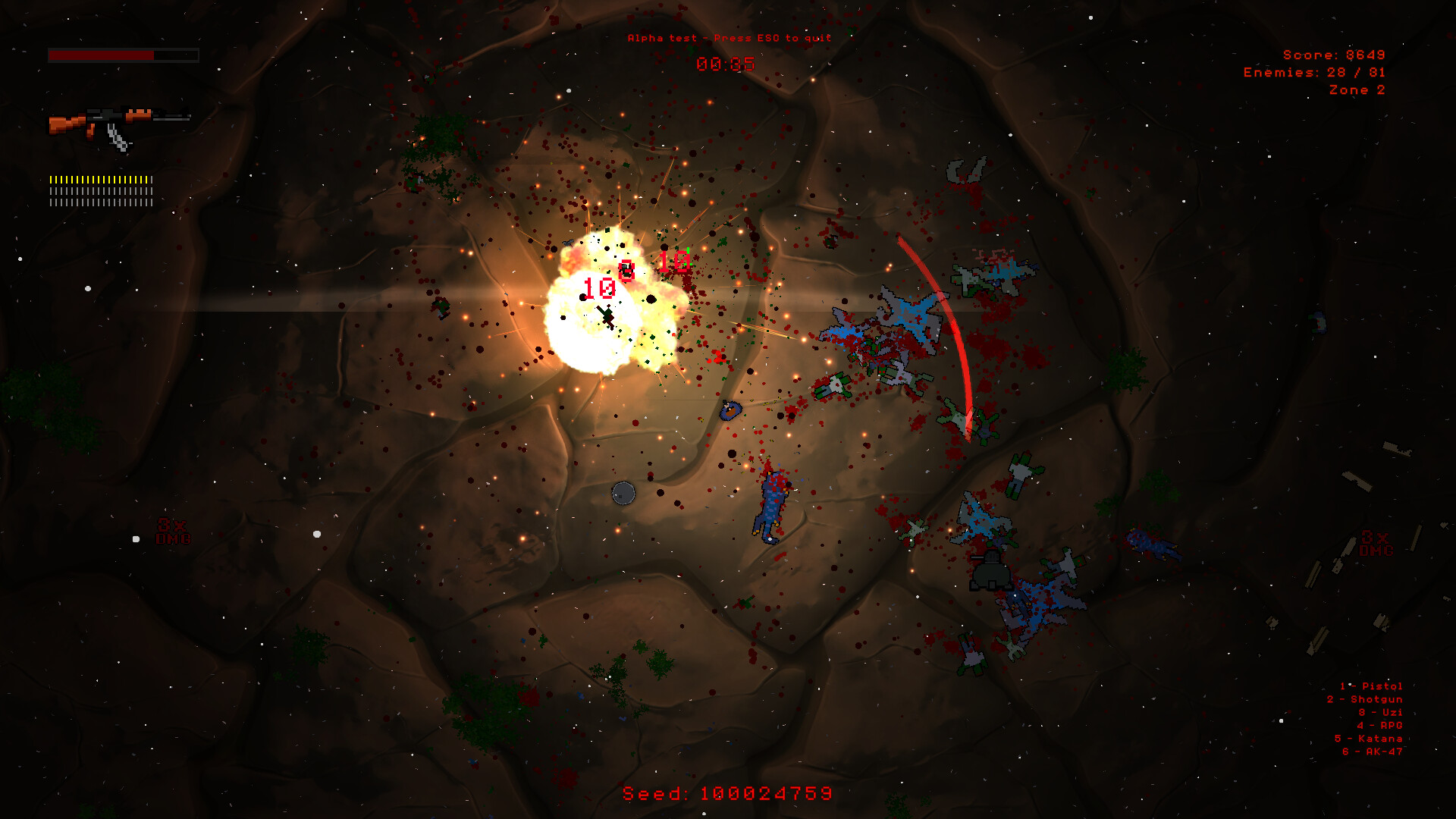Click the Seed: 100024759 link
This screenshot has width=1456, height=819.
(x=726, y=793)
